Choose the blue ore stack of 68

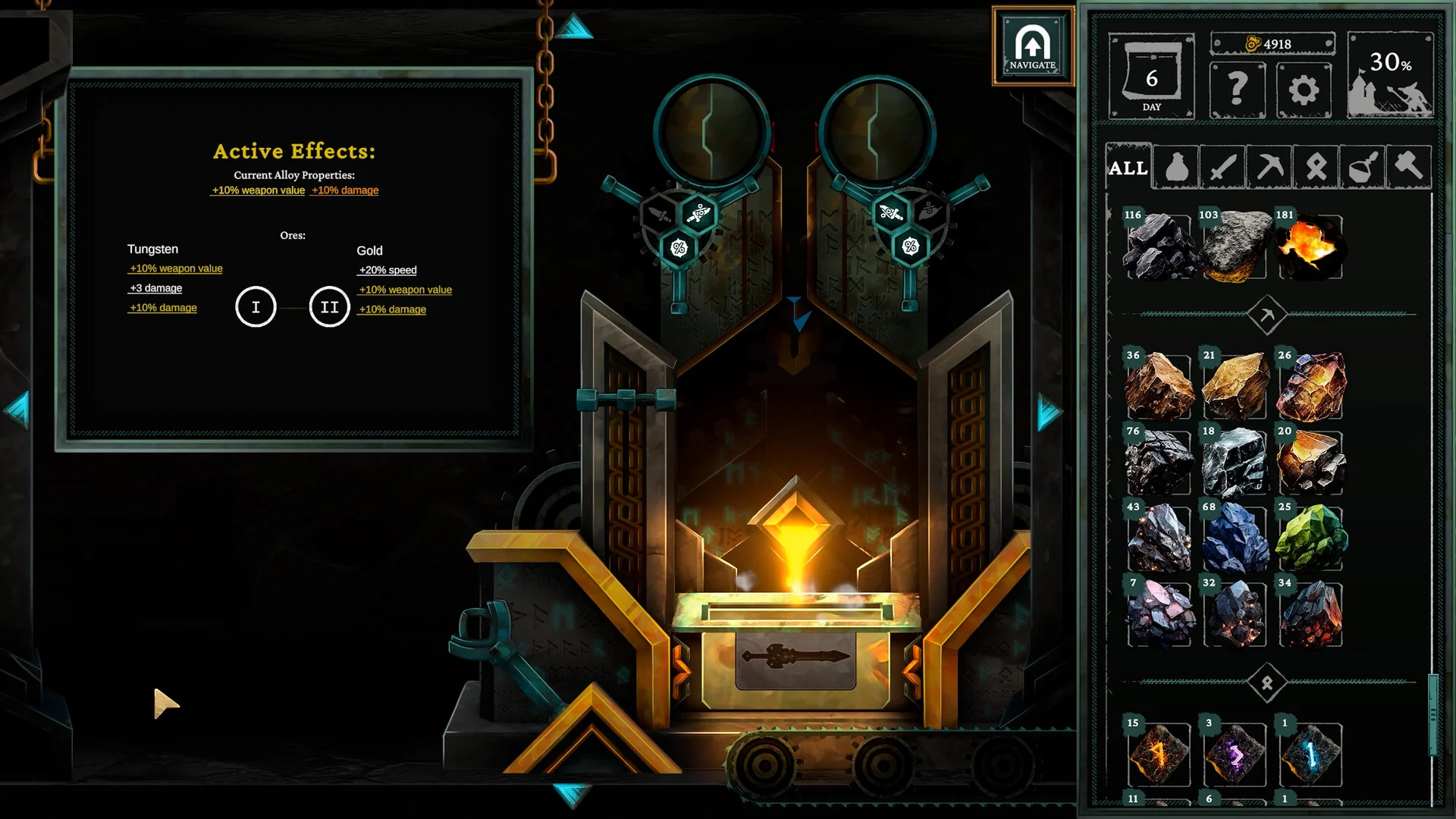pos(1234,538)
